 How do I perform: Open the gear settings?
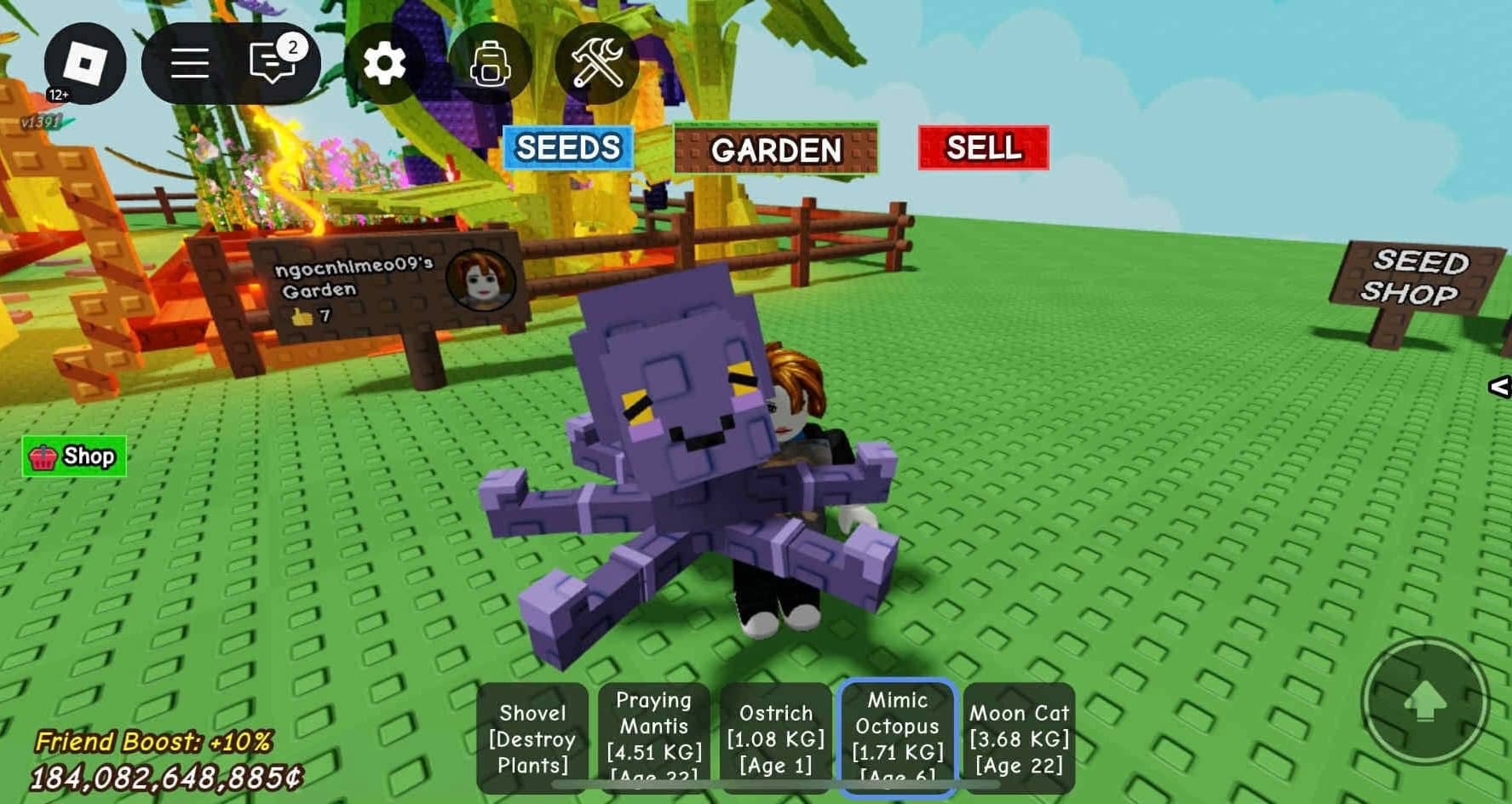(384, 64)
